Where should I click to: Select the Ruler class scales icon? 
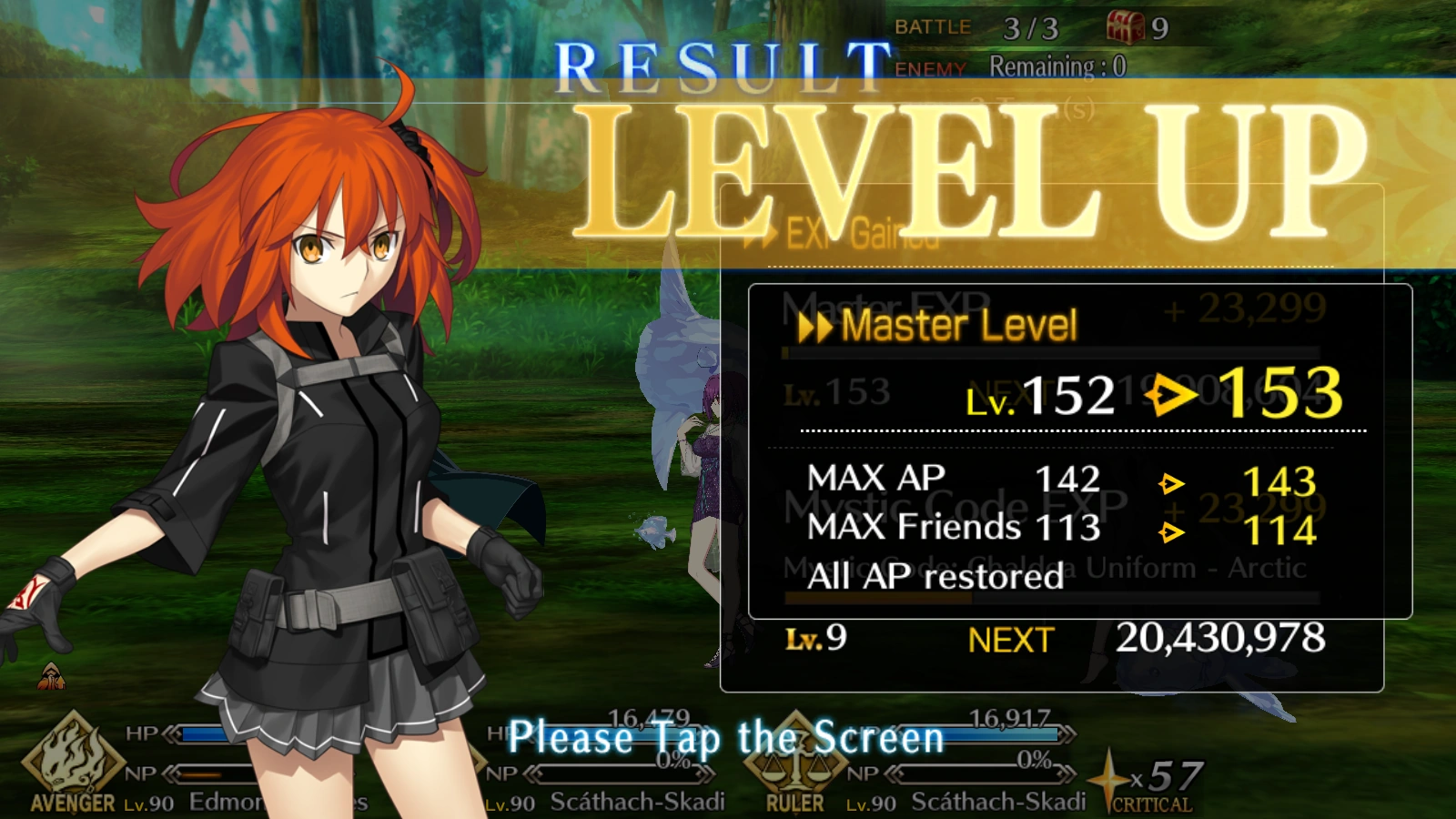[x=794, y=764]
